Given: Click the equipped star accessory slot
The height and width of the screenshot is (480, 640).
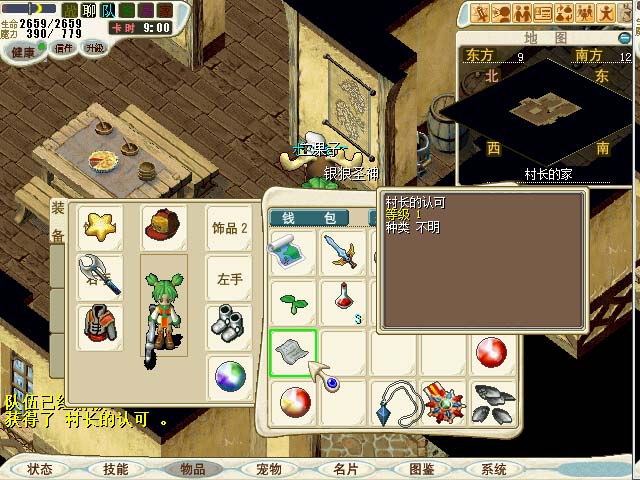Looking at the screenshot, I should point(100,228).
